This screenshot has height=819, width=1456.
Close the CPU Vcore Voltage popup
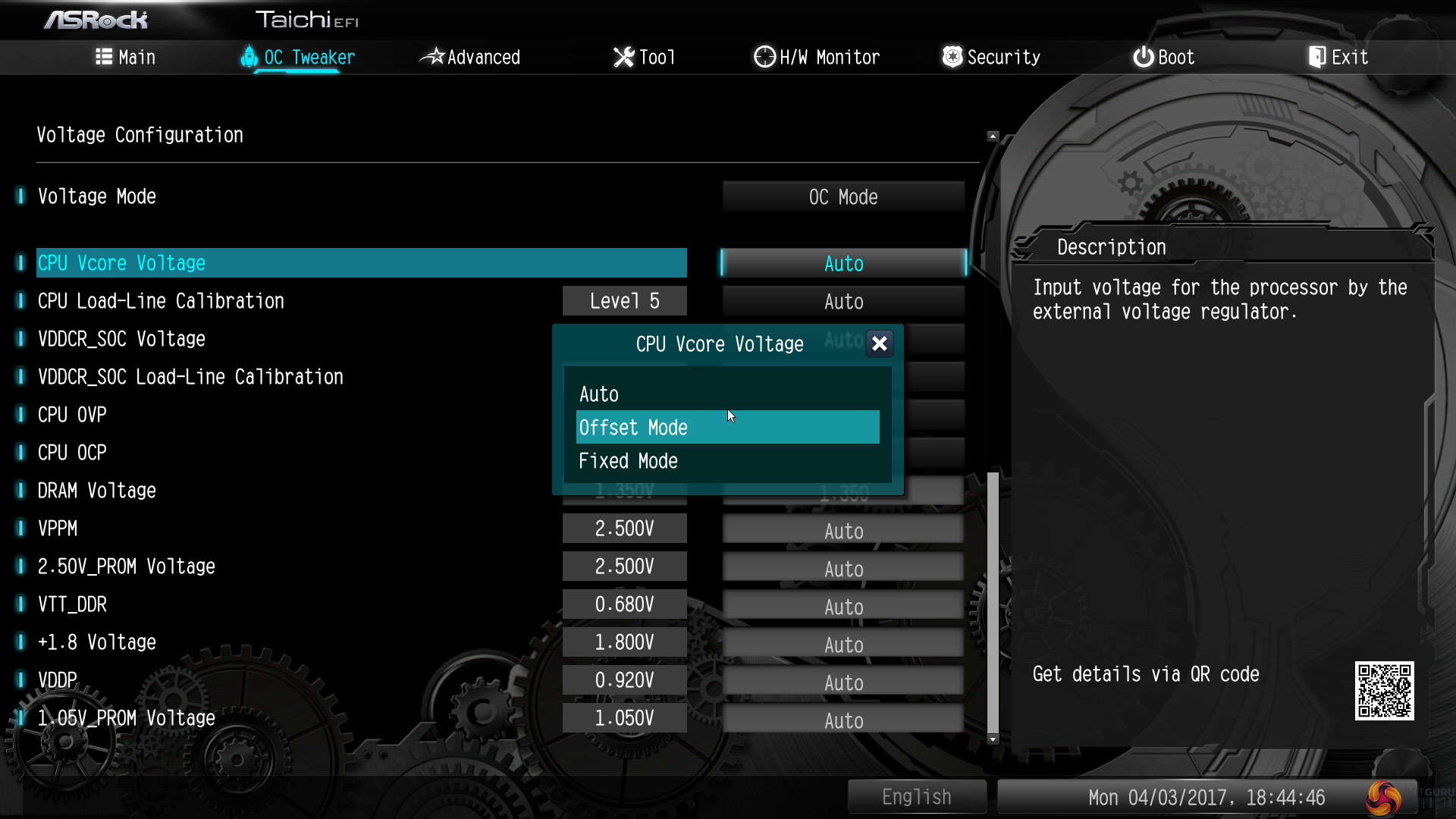(879, 344)
